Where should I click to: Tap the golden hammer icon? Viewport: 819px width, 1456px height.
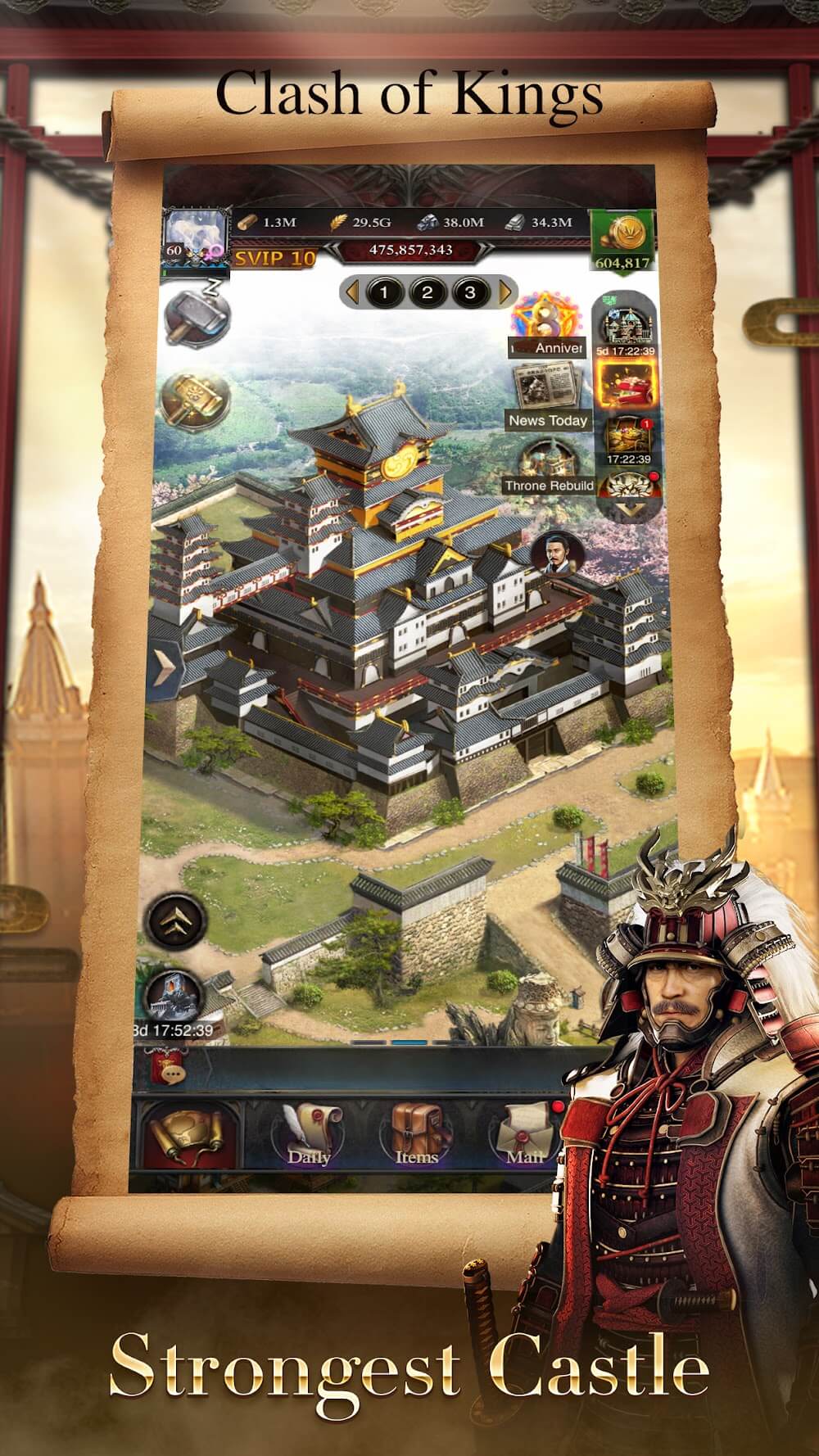(196, 400)
